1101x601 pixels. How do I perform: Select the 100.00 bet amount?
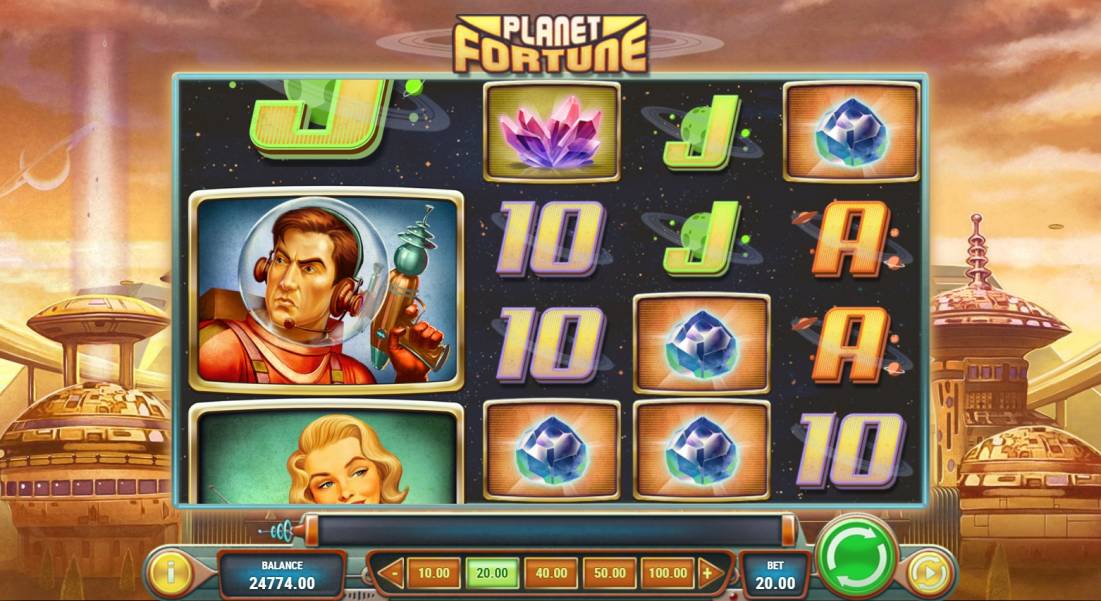[x=667, y=574]
